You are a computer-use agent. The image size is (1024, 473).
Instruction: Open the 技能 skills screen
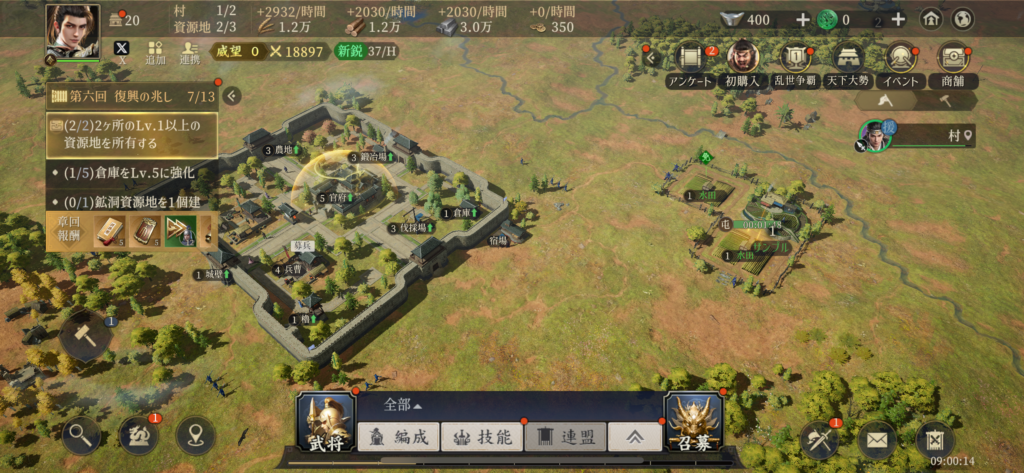482,436
